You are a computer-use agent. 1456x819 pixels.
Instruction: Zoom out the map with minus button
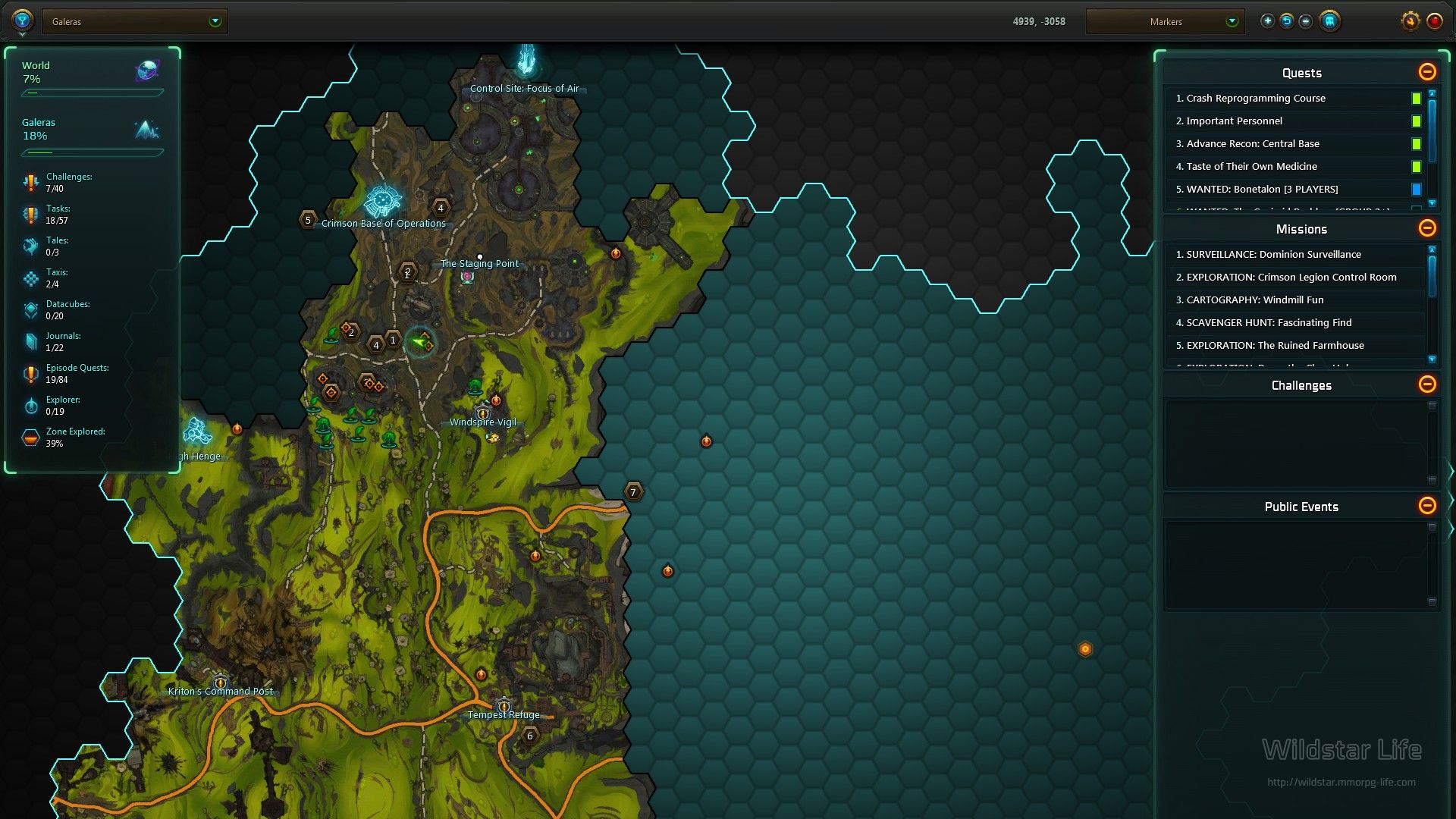[x=1305, y=21]
